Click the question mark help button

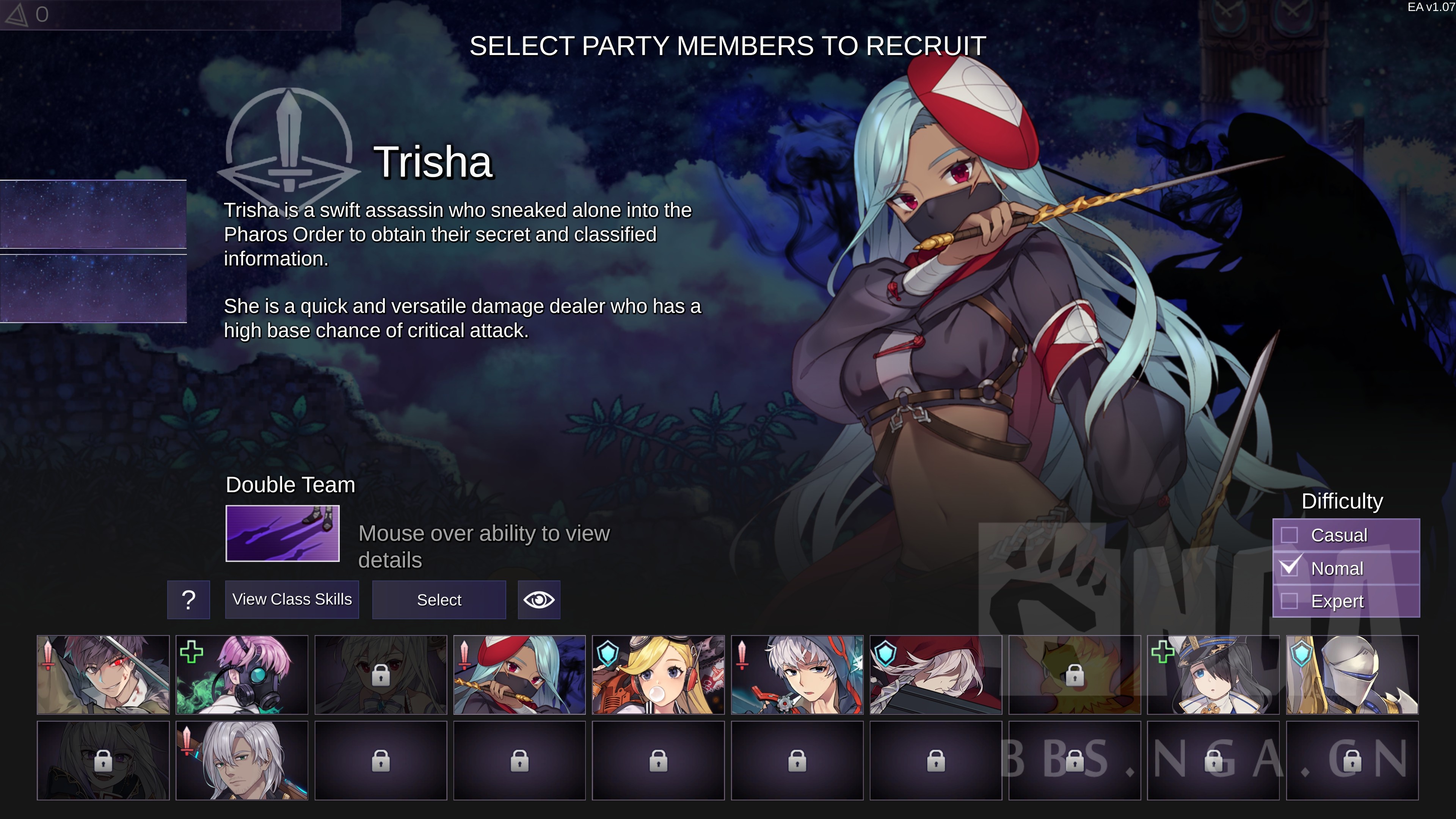click(189, 600)
